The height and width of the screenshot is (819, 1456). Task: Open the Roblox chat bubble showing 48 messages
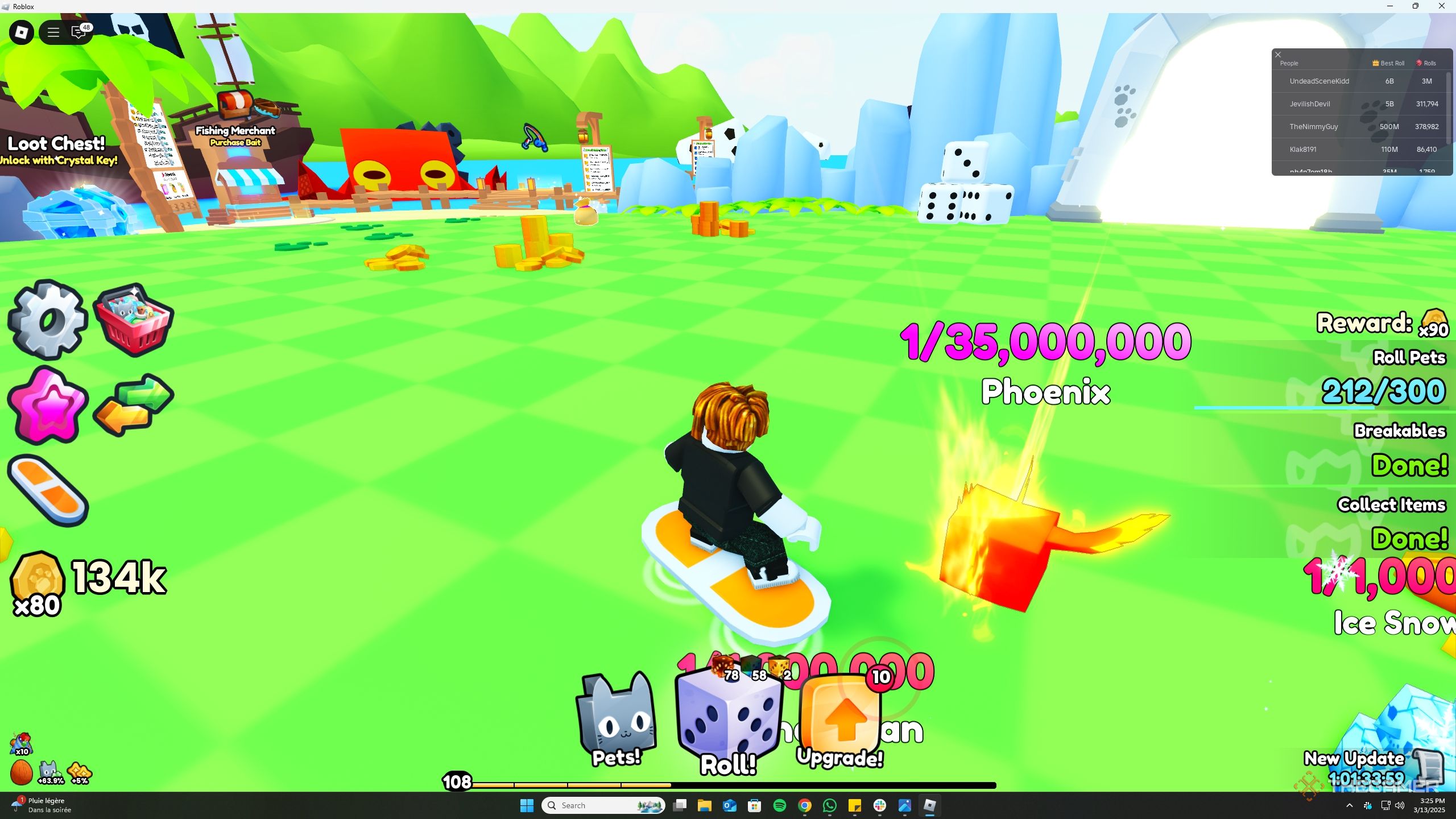click(78, 32)
